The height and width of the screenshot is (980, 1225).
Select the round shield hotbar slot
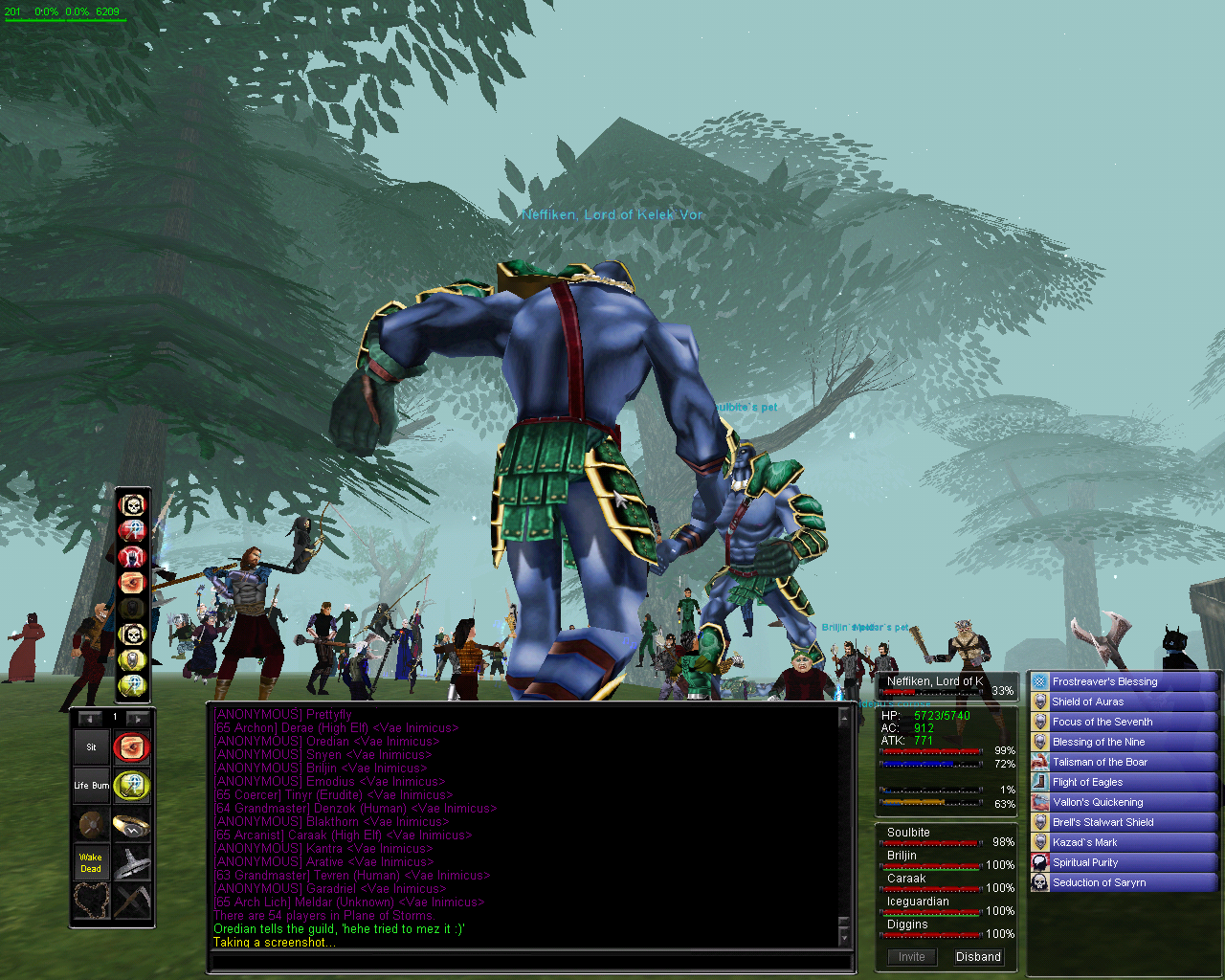coord(92,825)
